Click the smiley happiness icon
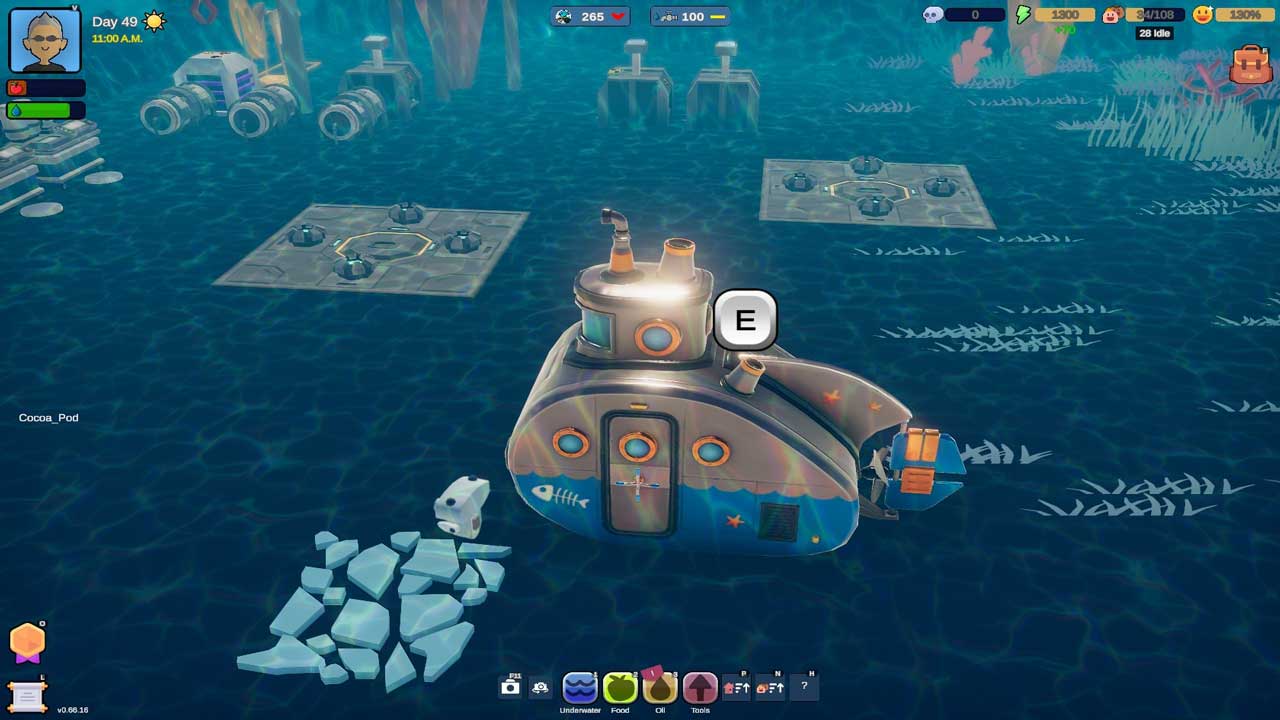This screenshot has height=720, width=1280. pos(1202,15)
